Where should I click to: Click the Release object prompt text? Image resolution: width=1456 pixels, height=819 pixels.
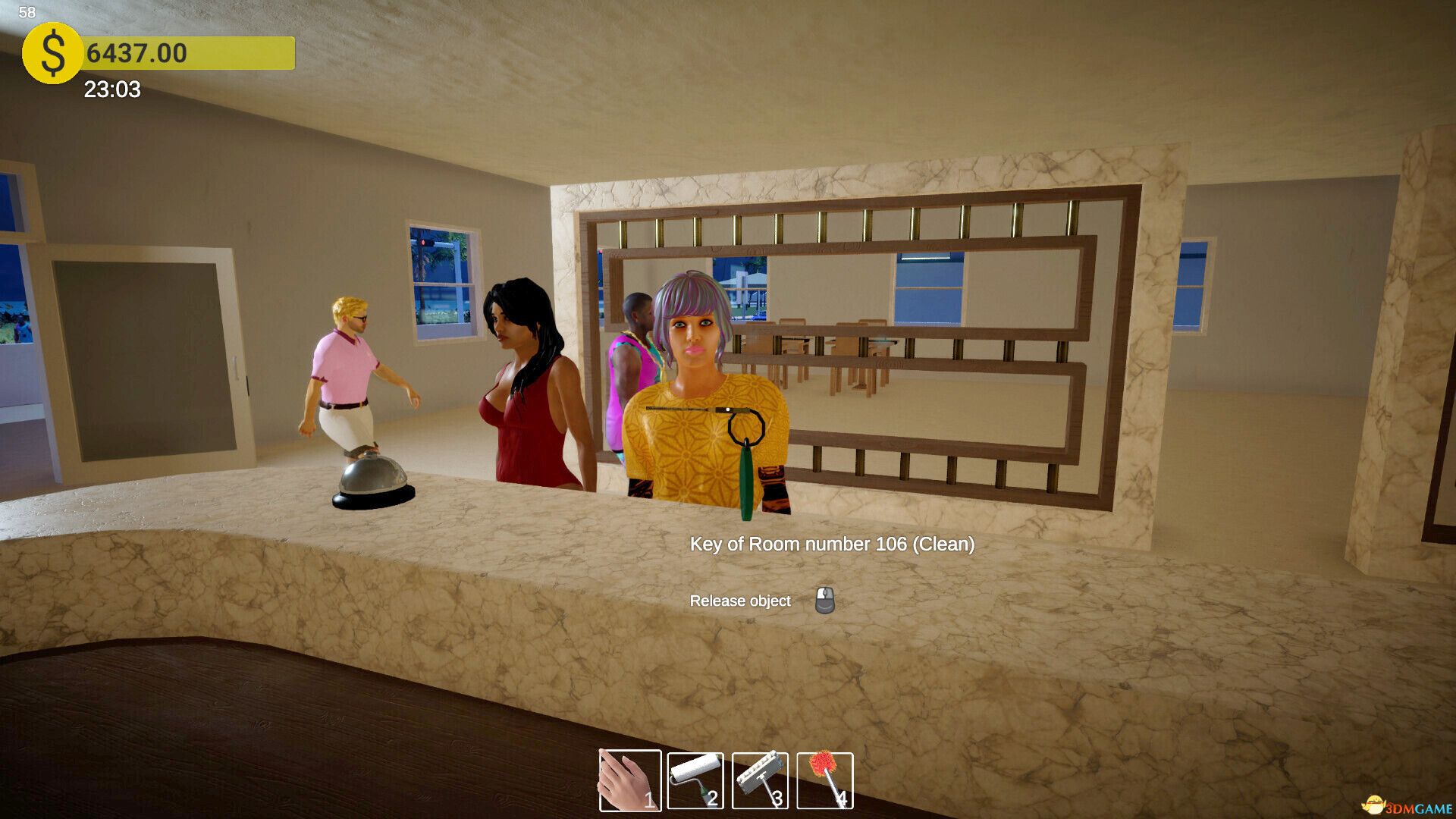coord(739,600)
